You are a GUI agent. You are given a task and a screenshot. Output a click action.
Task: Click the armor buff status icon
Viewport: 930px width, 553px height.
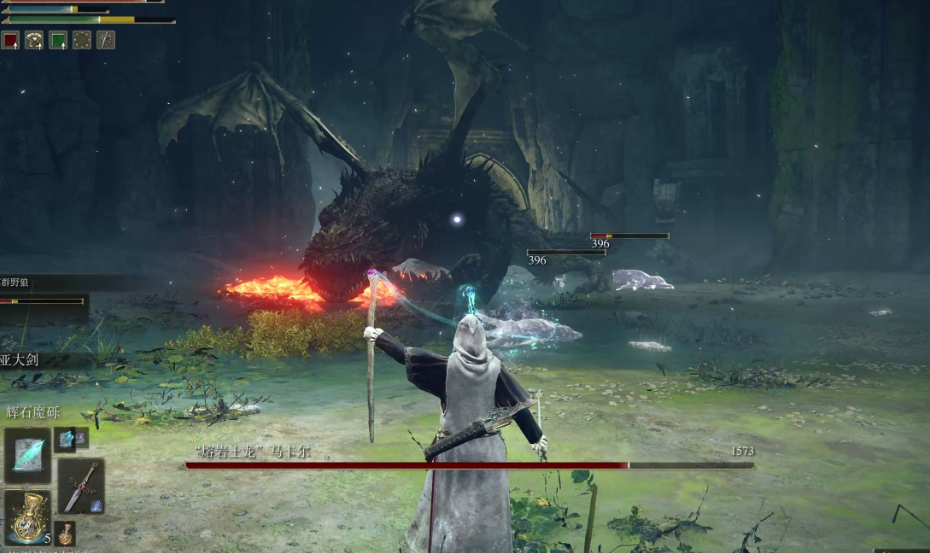click(34, 40)
